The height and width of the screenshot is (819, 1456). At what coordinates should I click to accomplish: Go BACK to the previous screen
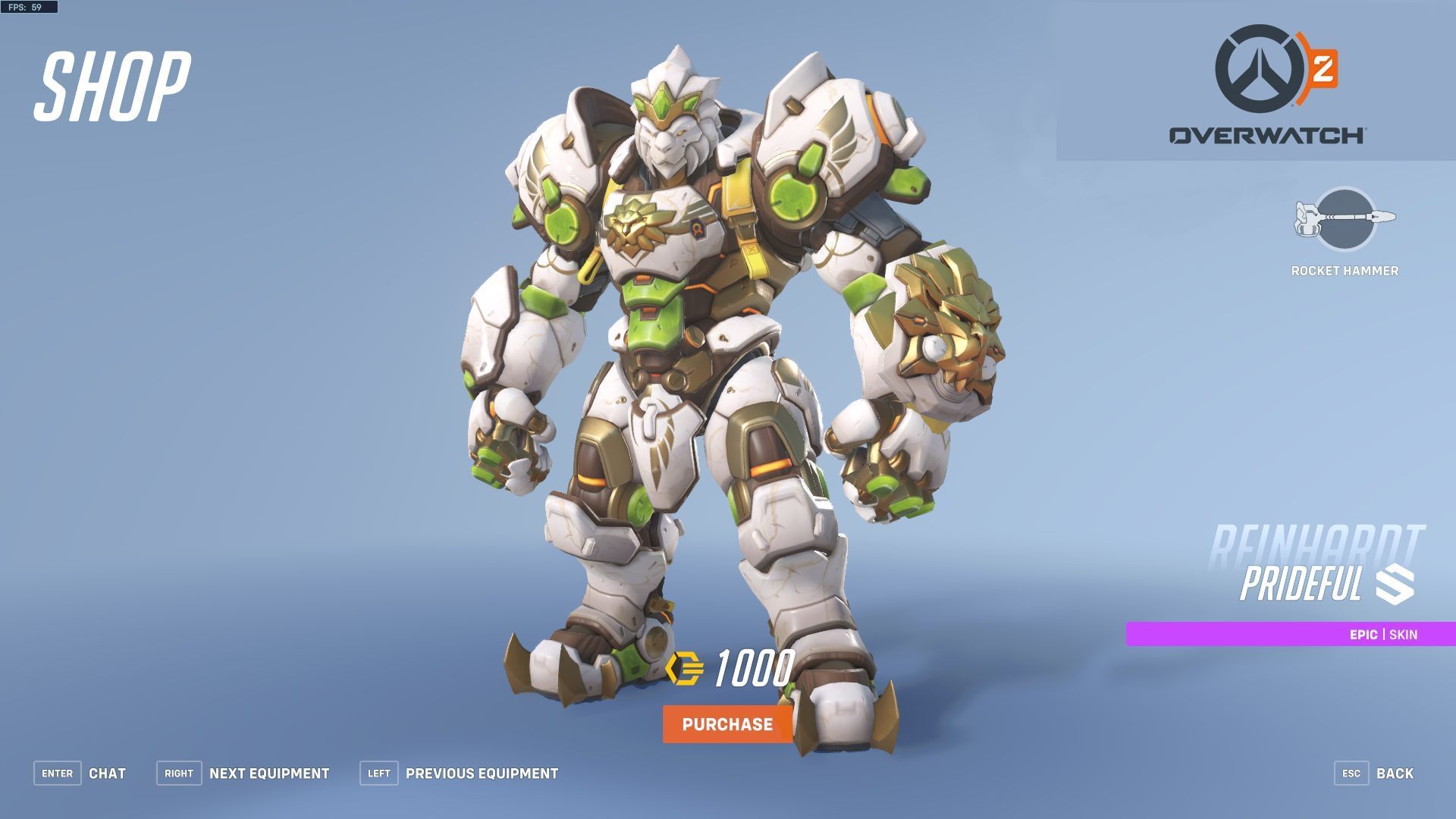pyautogui.click(x=1395, y=773)
